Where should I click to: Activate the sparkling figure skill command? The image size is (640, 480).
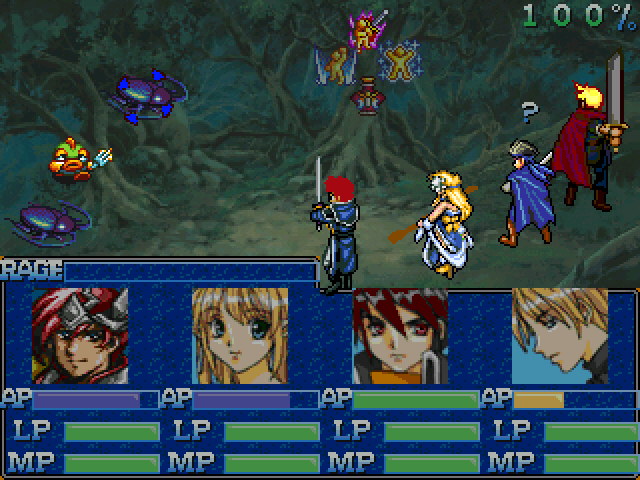[x=399, y=63]
